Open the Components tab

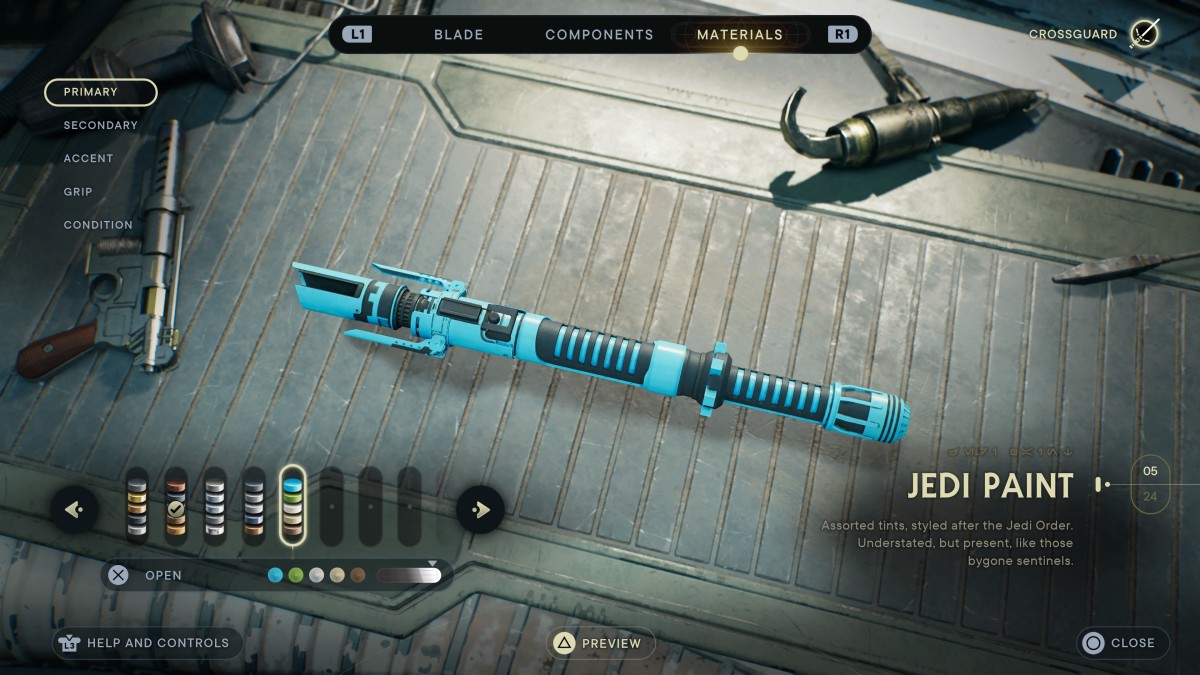tap(599, 34)
